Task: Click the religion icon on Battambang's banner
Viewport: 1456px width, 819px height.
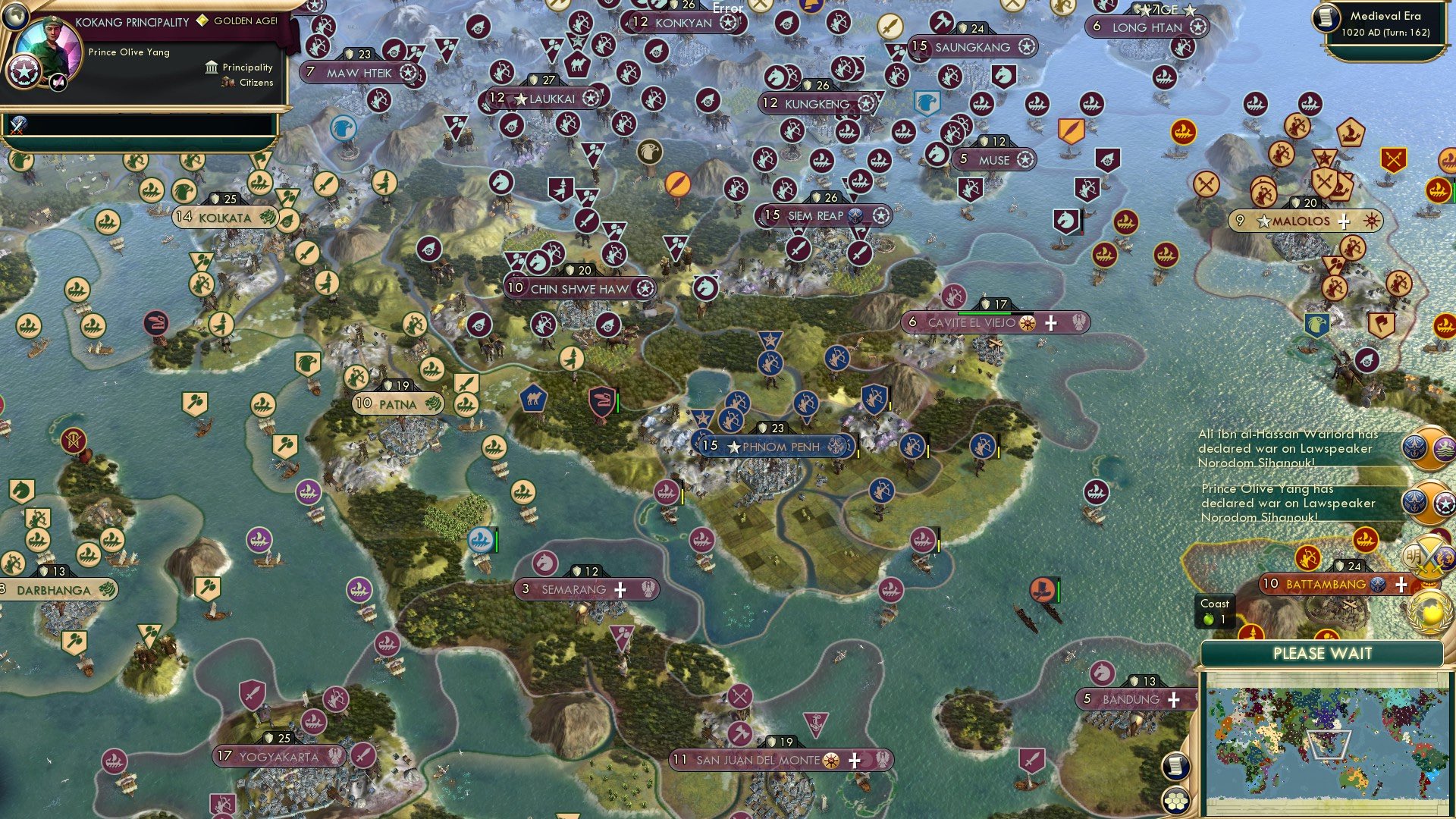Action: (x=1378, y=585)
